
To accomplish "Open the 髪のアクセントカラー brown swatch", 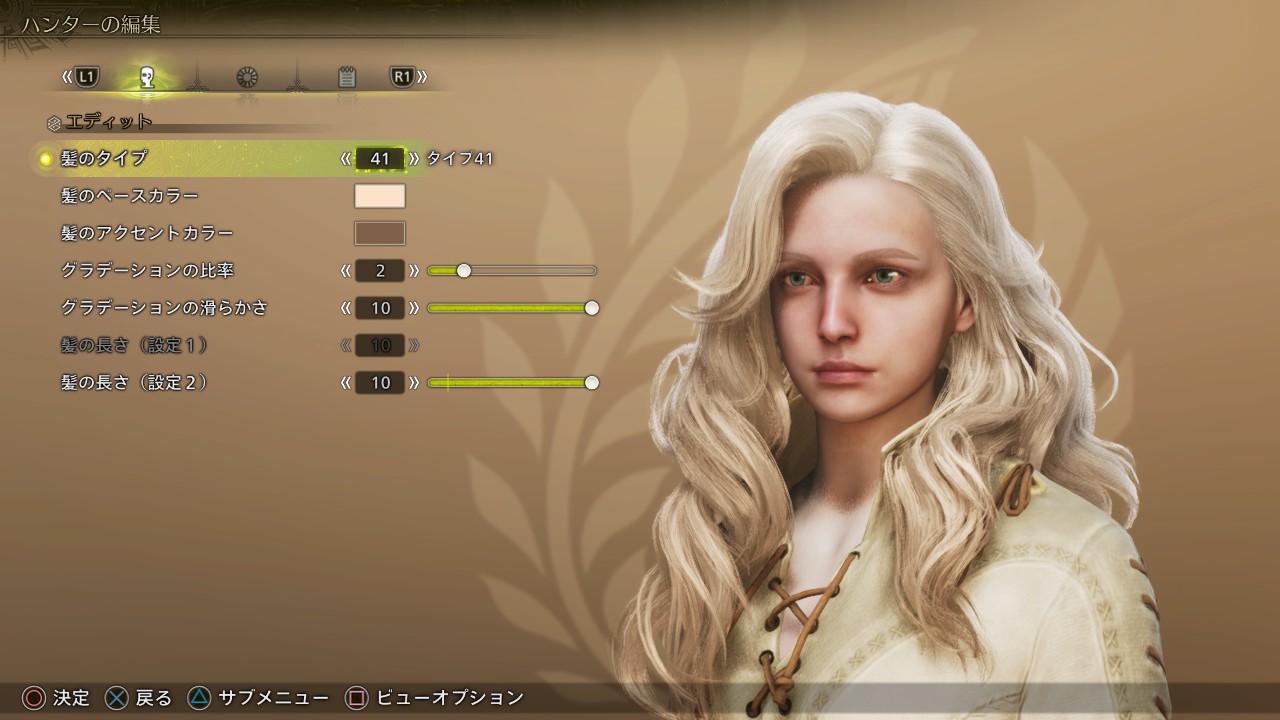I will point(380,233).
